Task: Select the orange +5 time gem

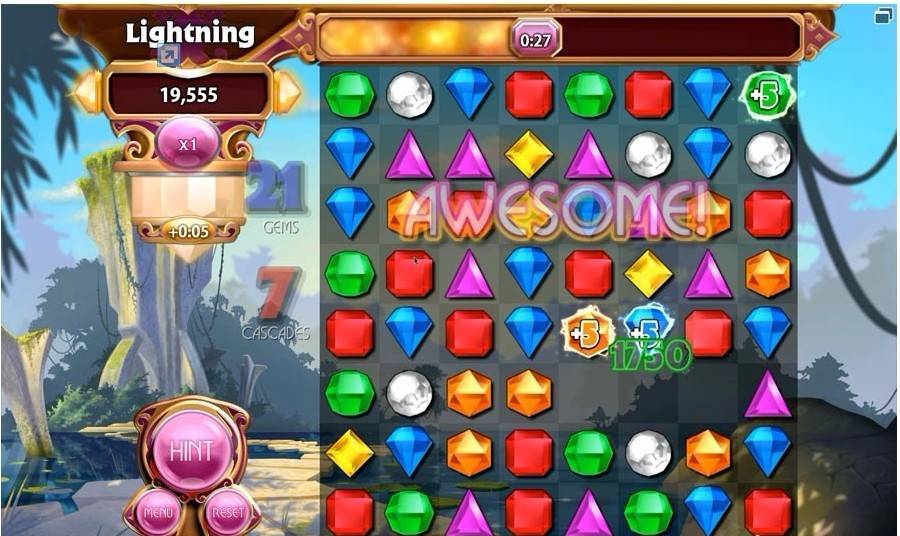Action: [588, 333]
